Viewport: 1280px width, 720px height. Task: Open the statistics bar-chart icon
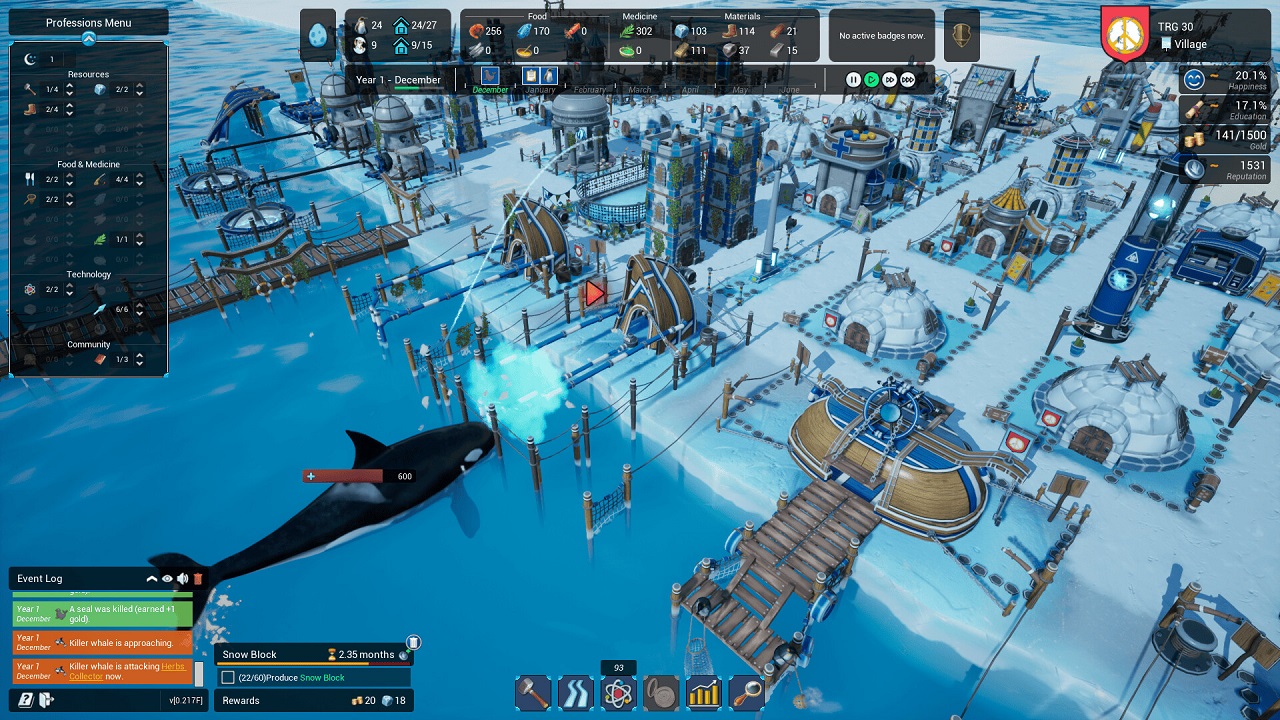(702, 692)
